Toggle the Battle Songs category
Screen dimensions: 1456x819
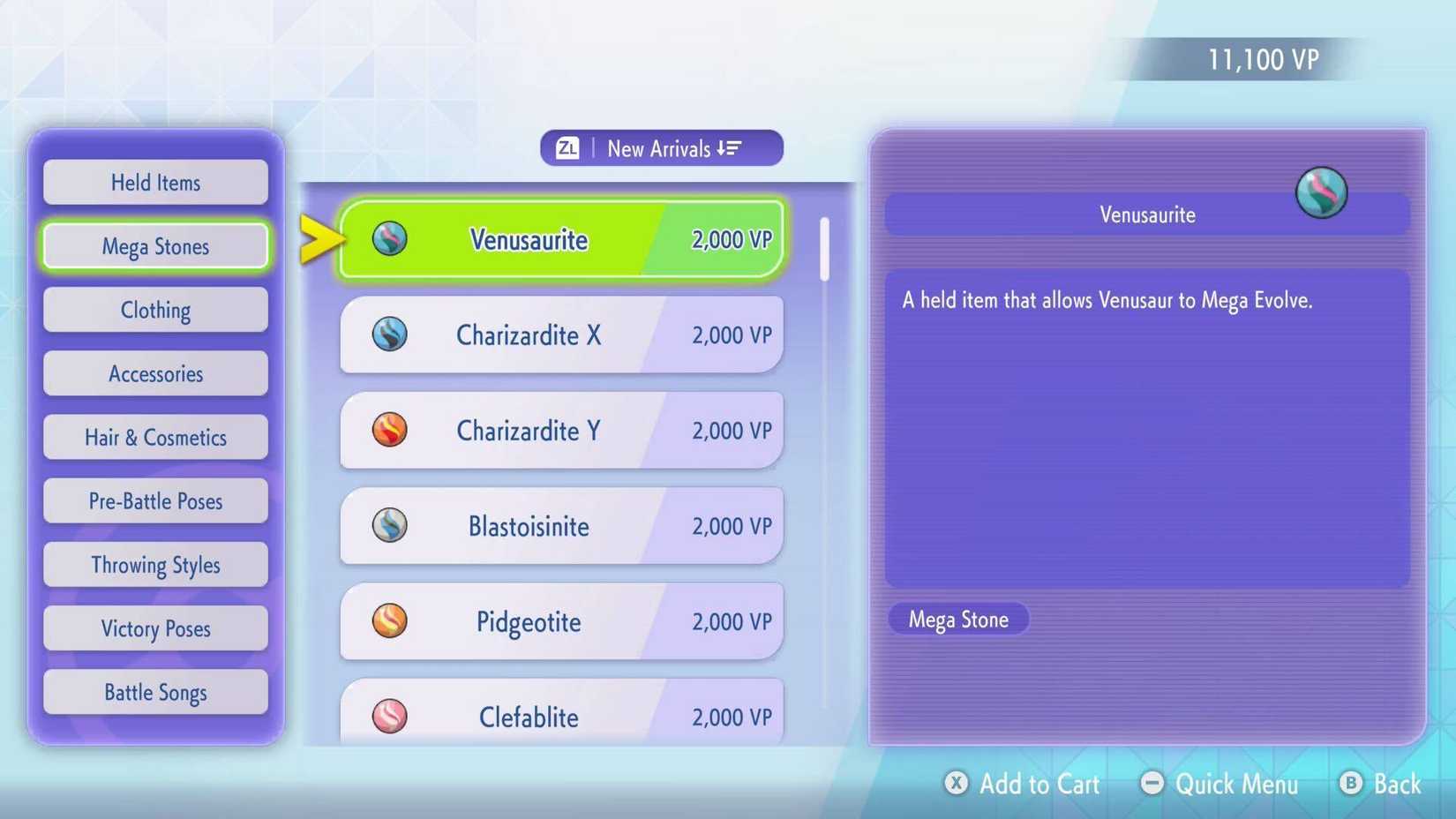[155, 692]
